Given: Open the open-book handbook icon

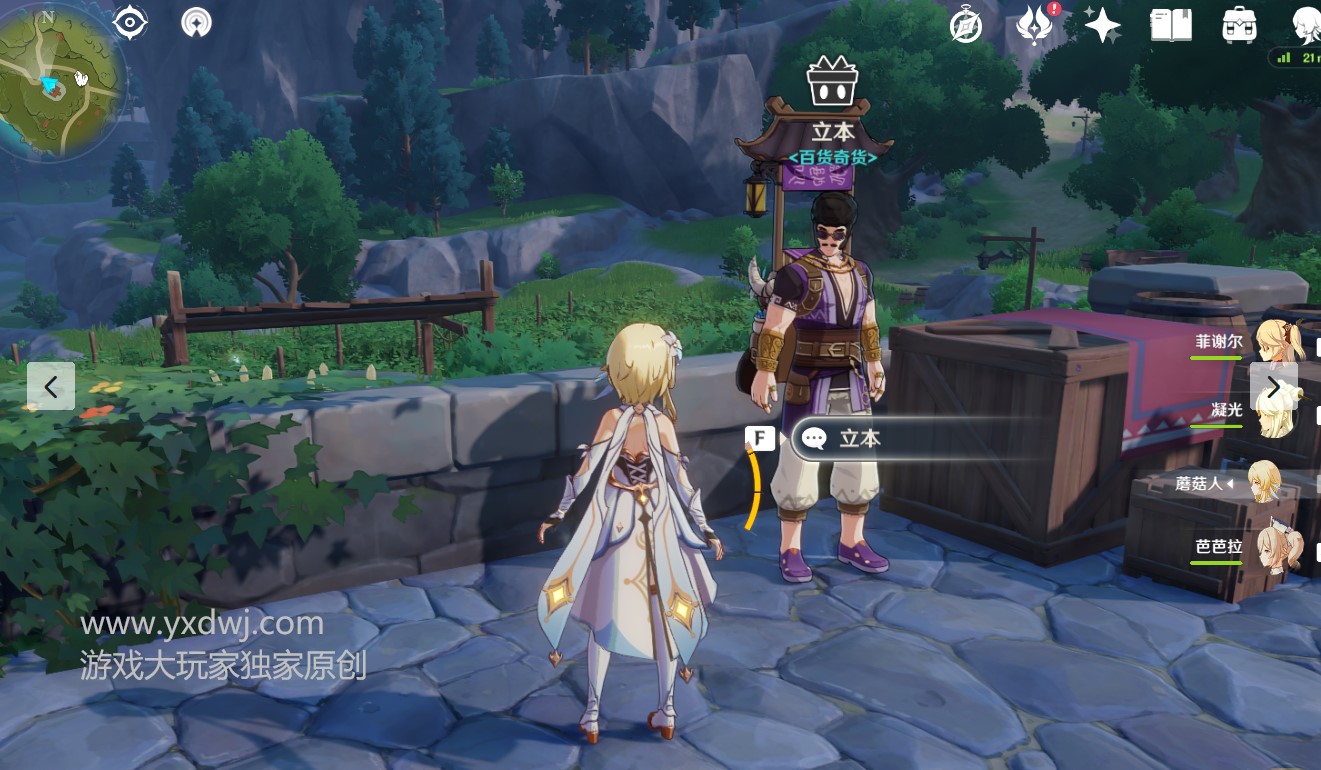Looking at the screenshot, I should click(x=1171, y=25).
